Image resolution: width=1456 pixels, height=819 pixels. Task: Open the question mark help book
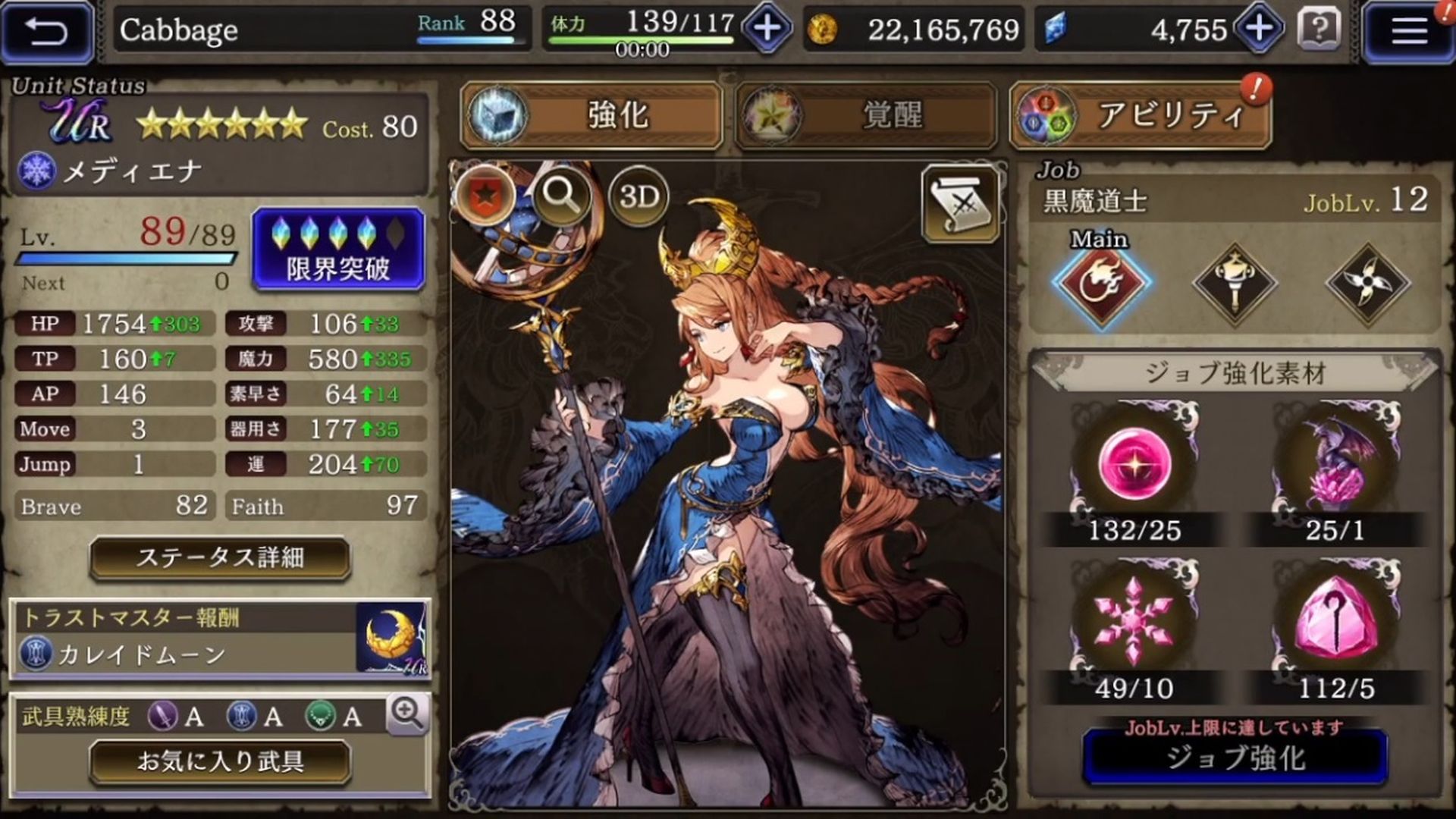pyautogui.click(x=1319, y=30)
